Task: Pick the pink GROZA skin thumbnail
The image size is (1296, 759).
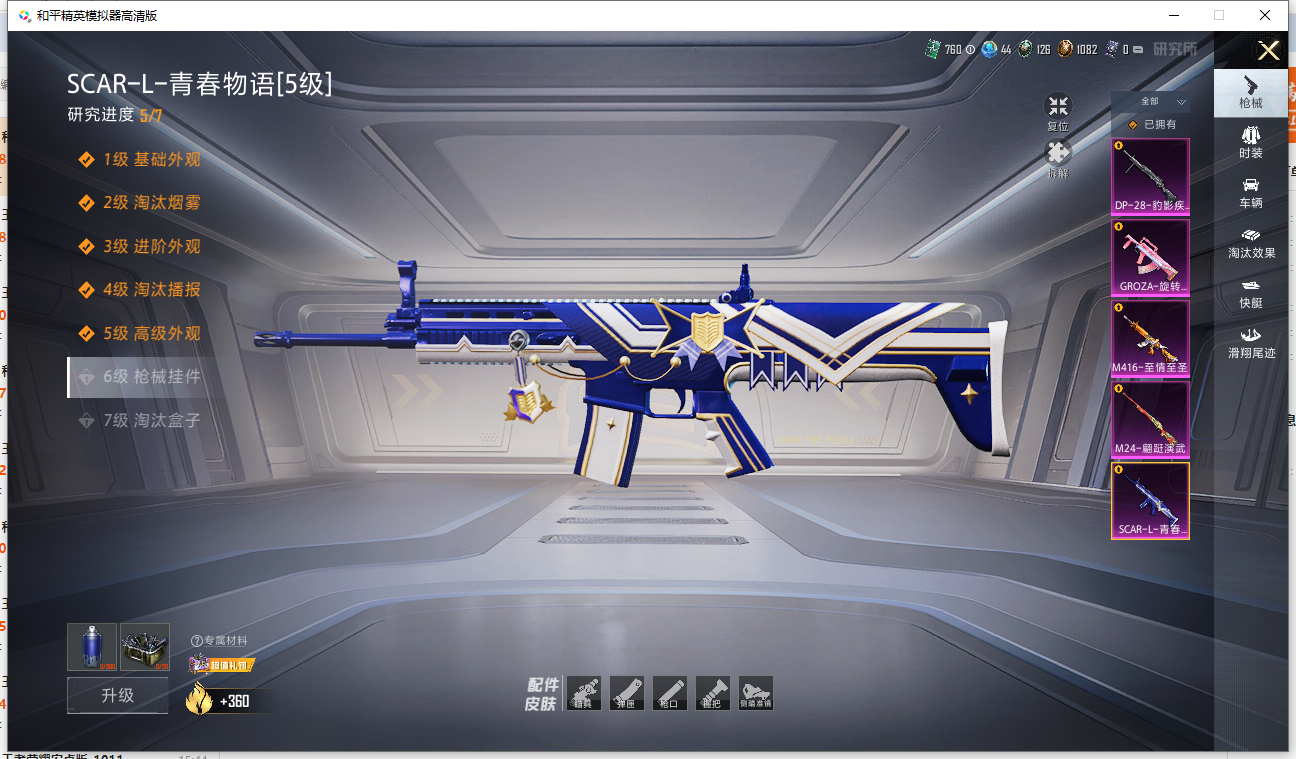Action: coord(1150,257)
